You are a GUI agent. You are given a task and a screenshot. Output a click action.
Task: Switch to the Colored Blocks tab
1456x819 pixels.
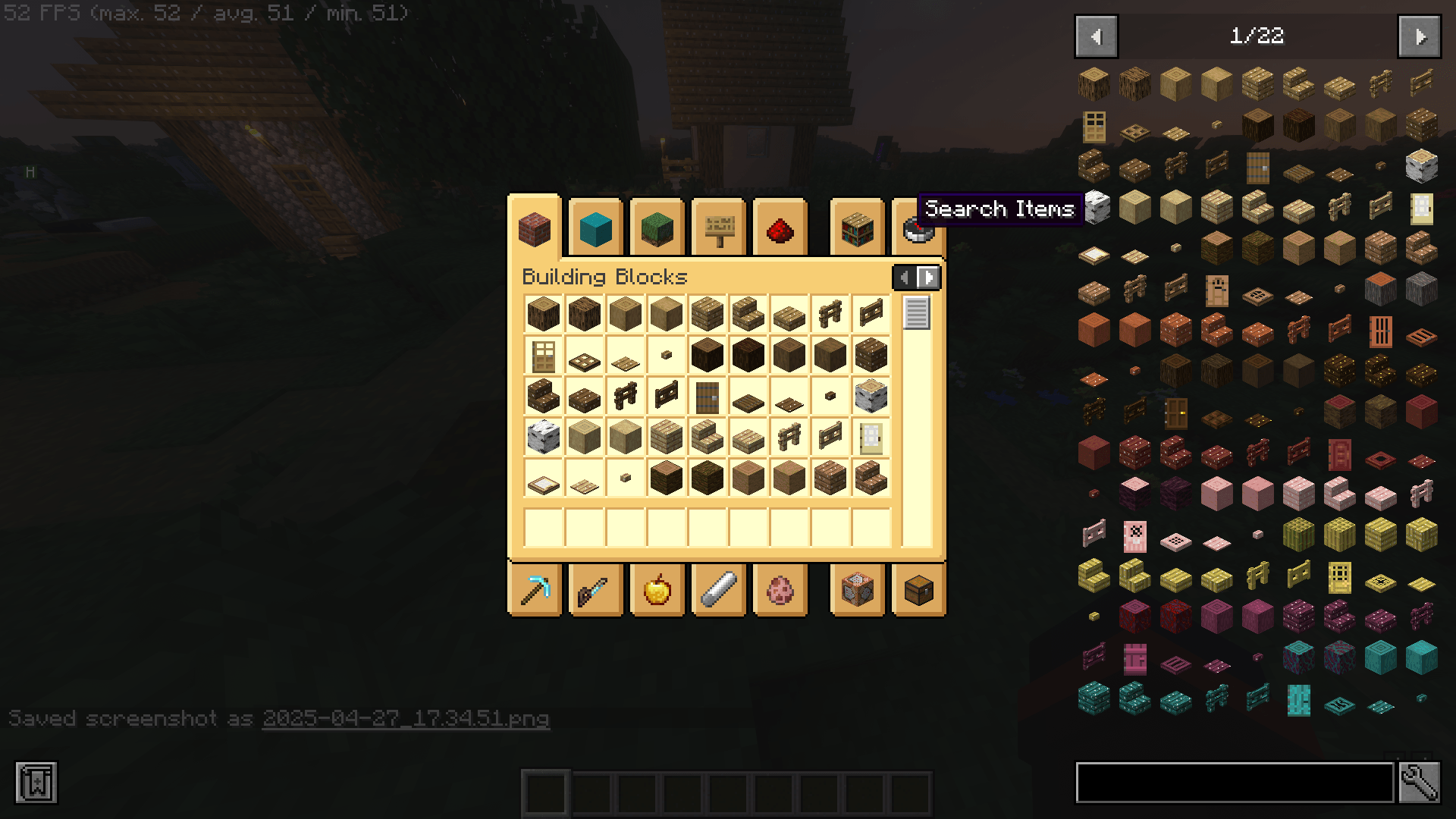(x=596, y=227)
